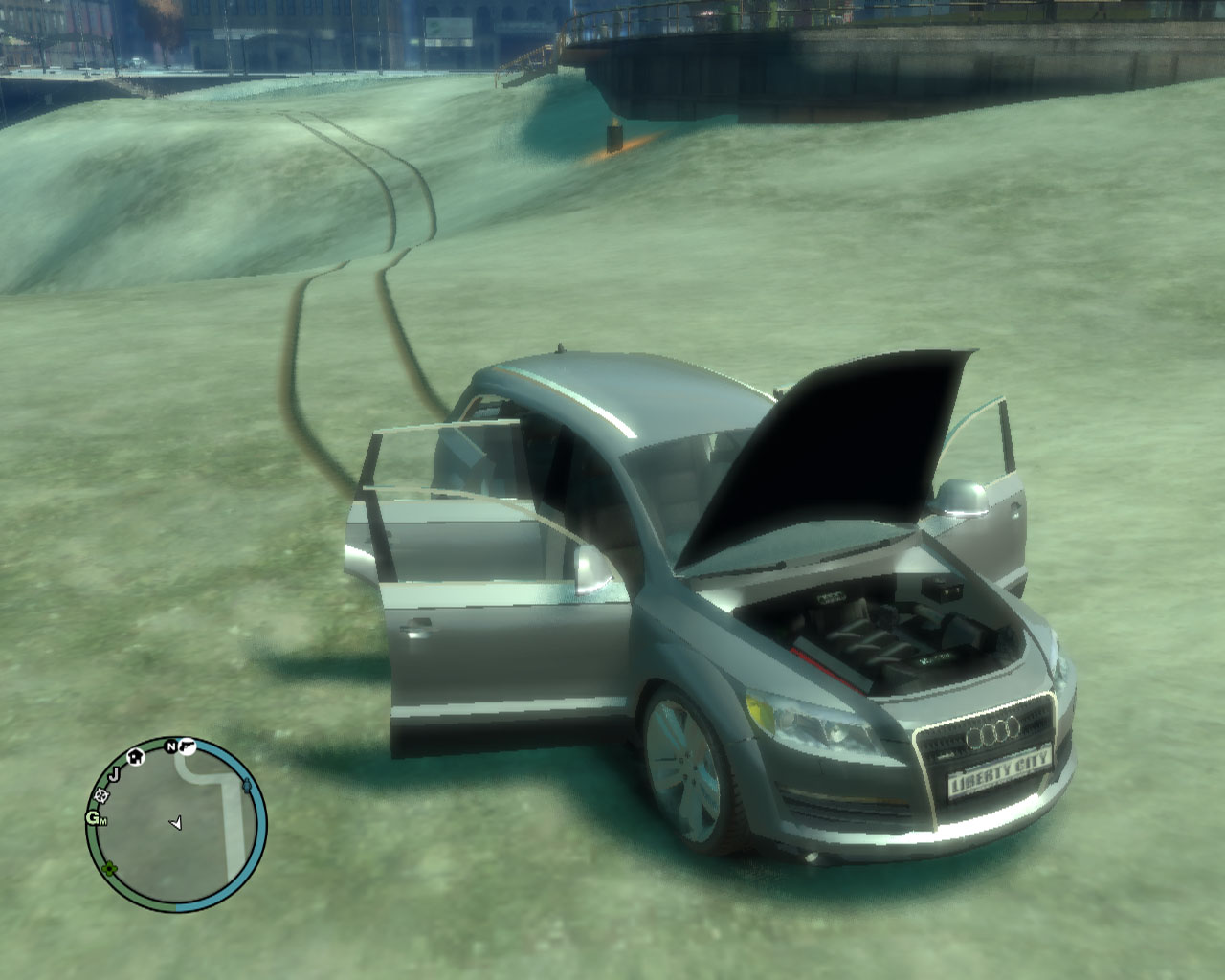Click the crosshair target blip
Screen dimensions: 1225x980
(x=100, y=795)
